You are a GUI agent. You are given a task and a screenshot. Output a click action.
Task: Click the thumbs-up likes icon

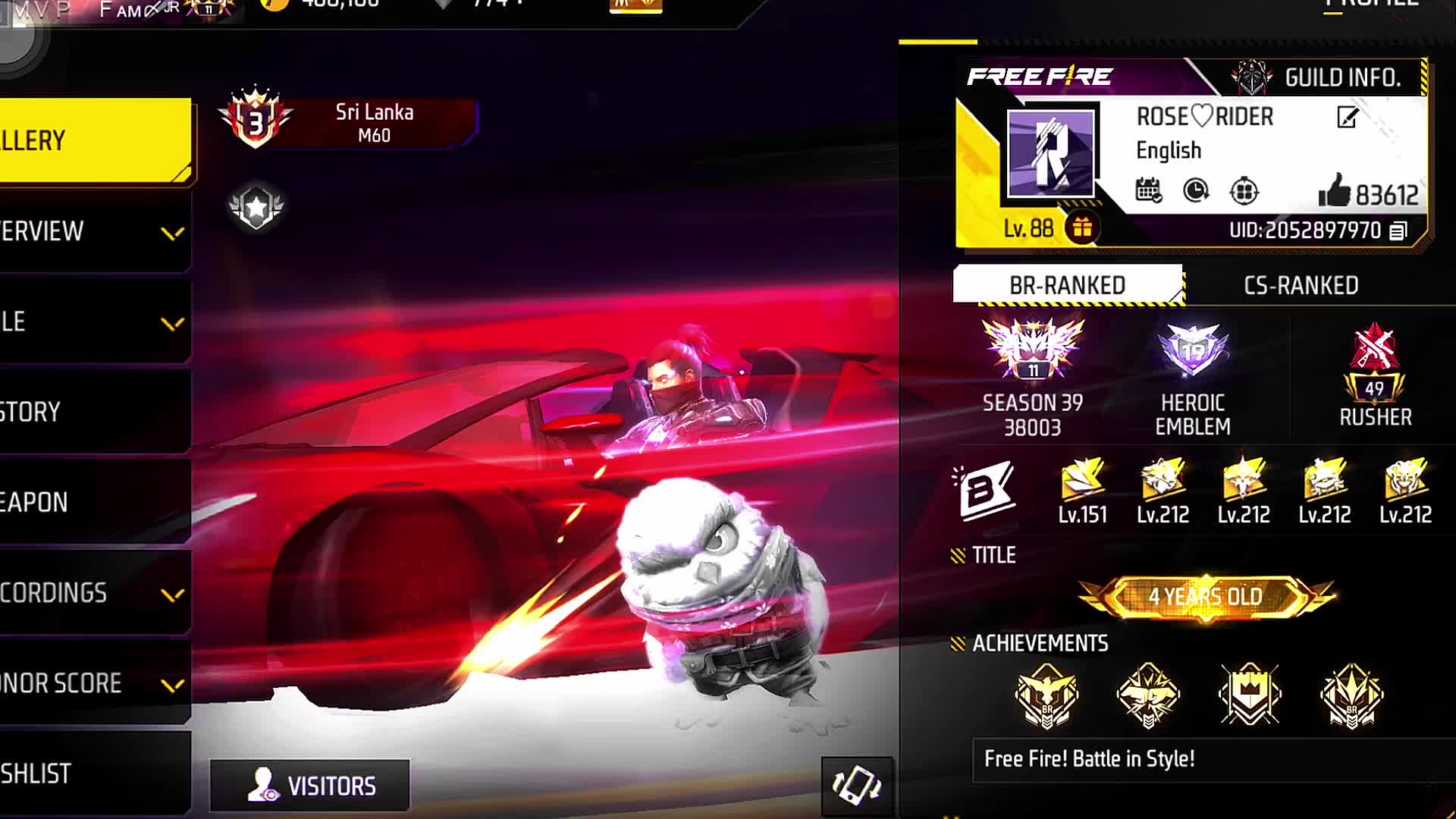point(1334,191)
